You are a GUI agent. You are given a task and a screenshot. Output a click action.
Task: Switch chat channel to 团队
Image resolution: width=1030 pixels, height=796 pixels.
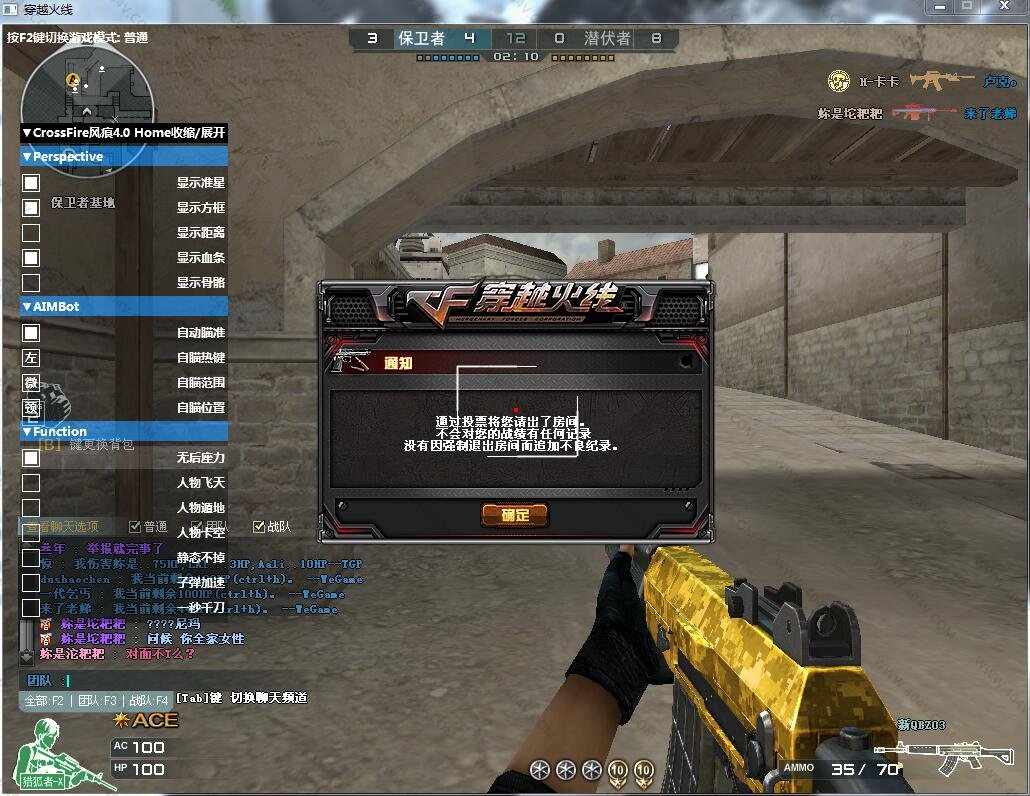(97, 701)
